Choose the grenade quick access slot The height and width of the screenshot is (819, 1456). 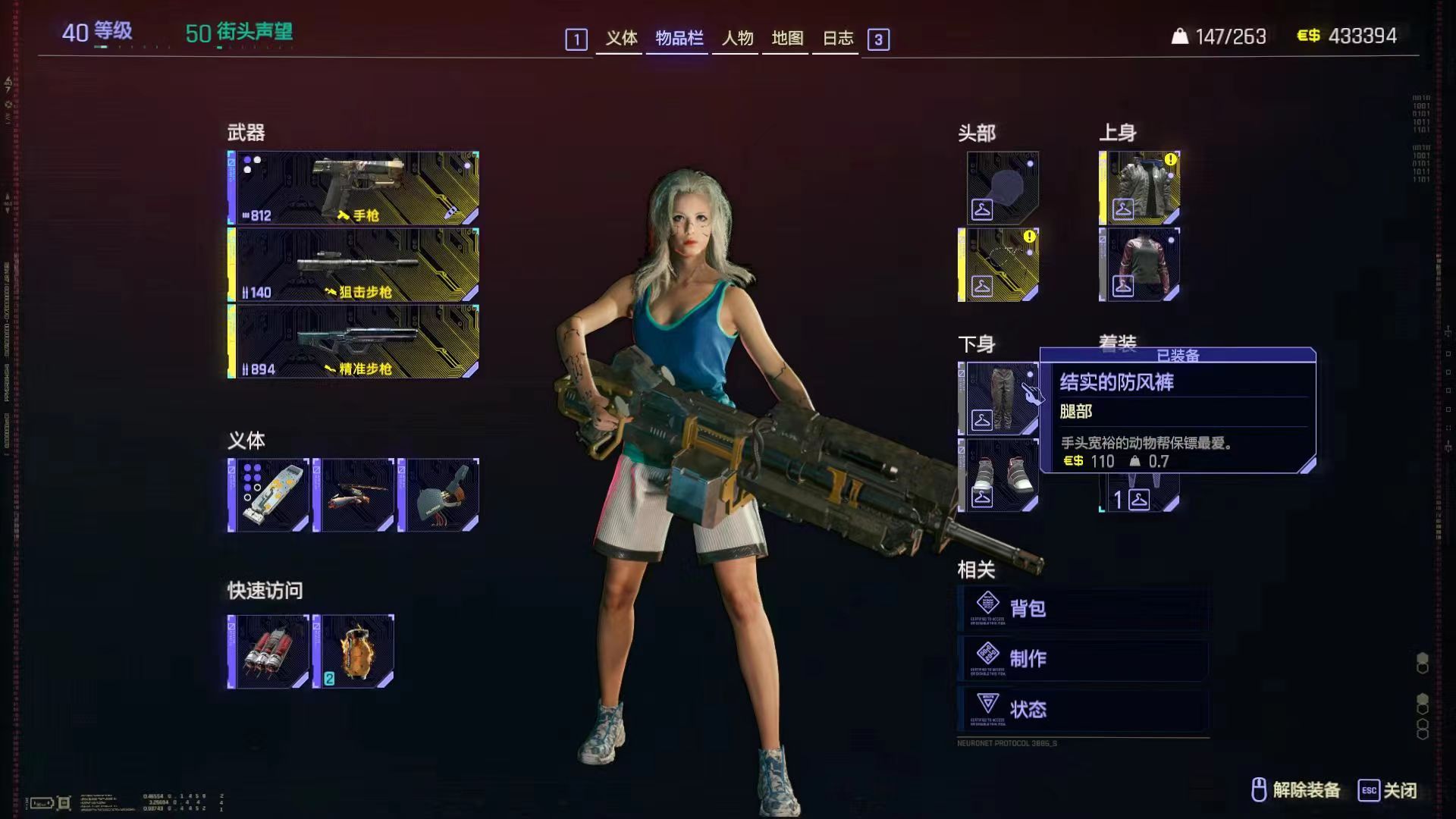tap(354, 652)
